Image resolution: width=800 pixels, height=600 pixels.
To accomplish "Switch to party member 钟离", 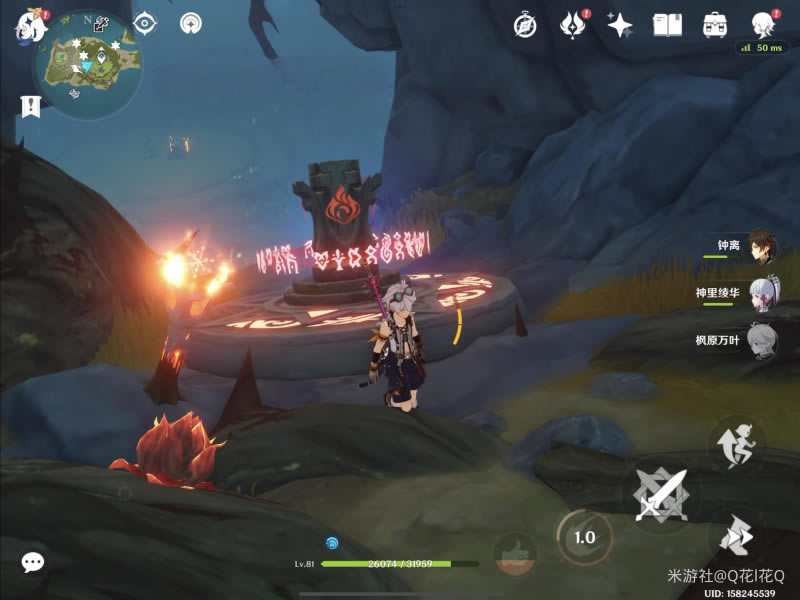I will 761,247.
